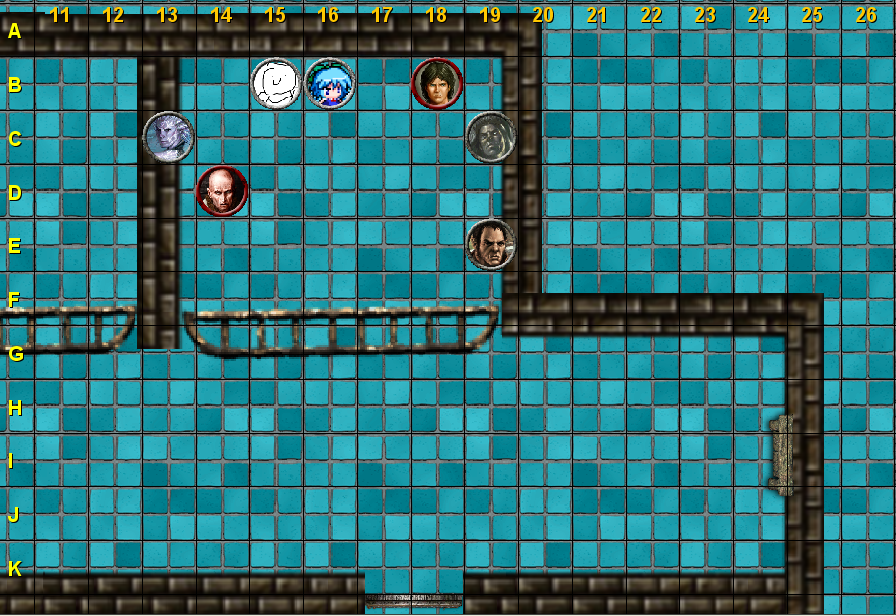Select the blue-haired anime girl token
The image size is (896, 616).
tap(329, 83)
